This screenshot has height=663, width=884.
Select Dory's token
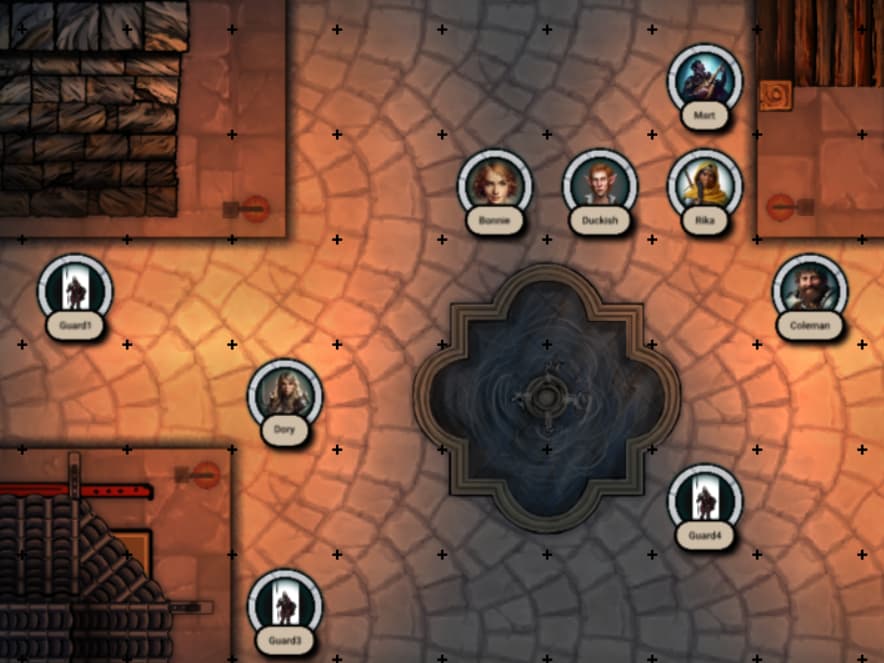pos(285,397)
